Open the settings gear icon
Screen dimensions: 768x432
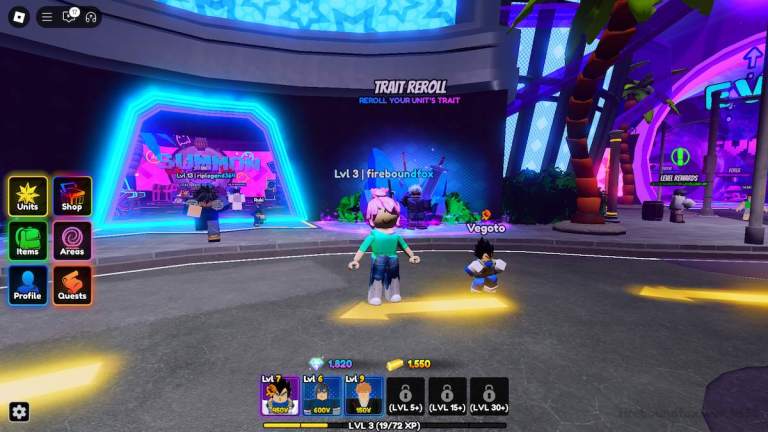19,411
